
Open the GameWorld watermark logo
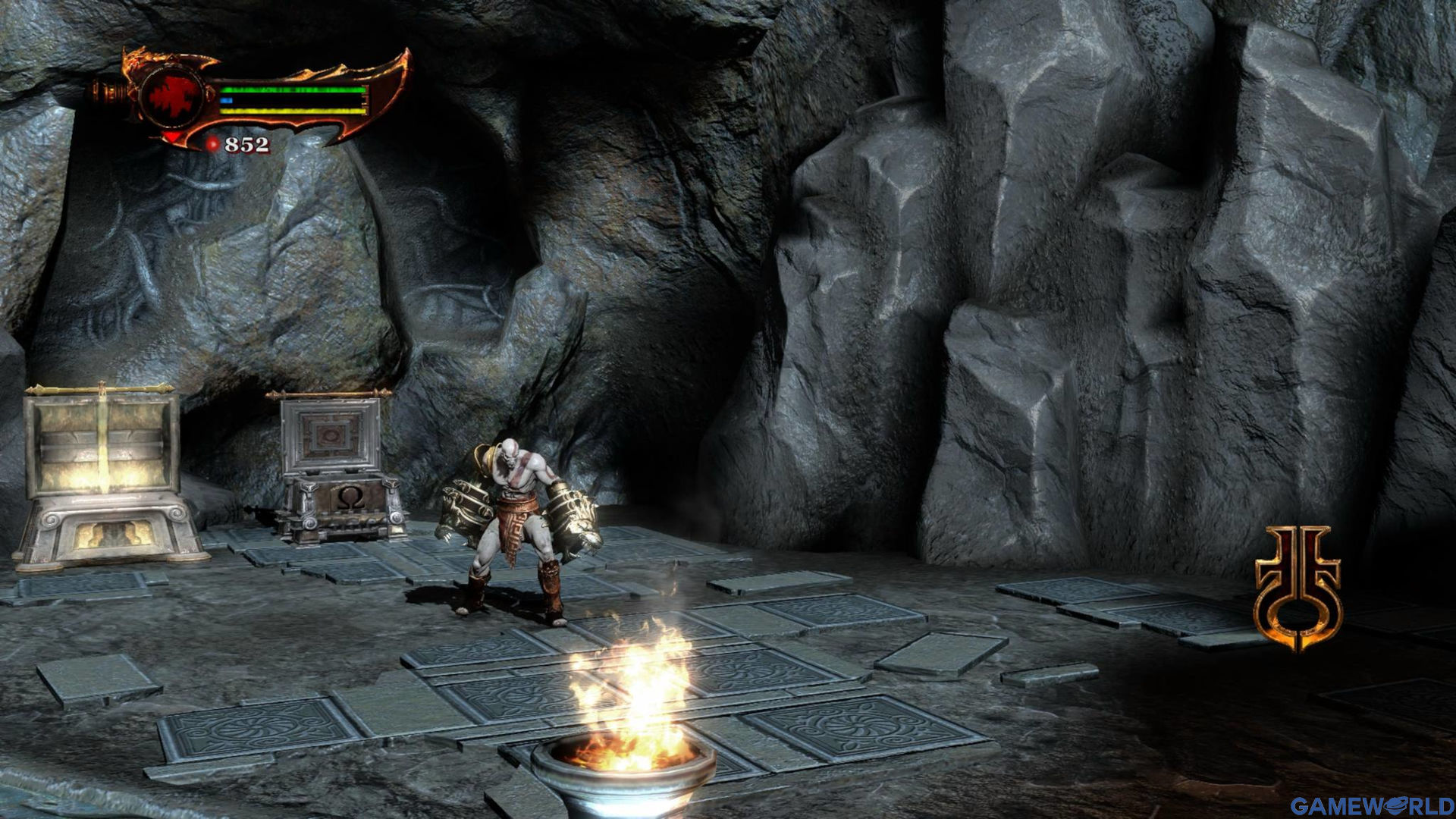1371,805
